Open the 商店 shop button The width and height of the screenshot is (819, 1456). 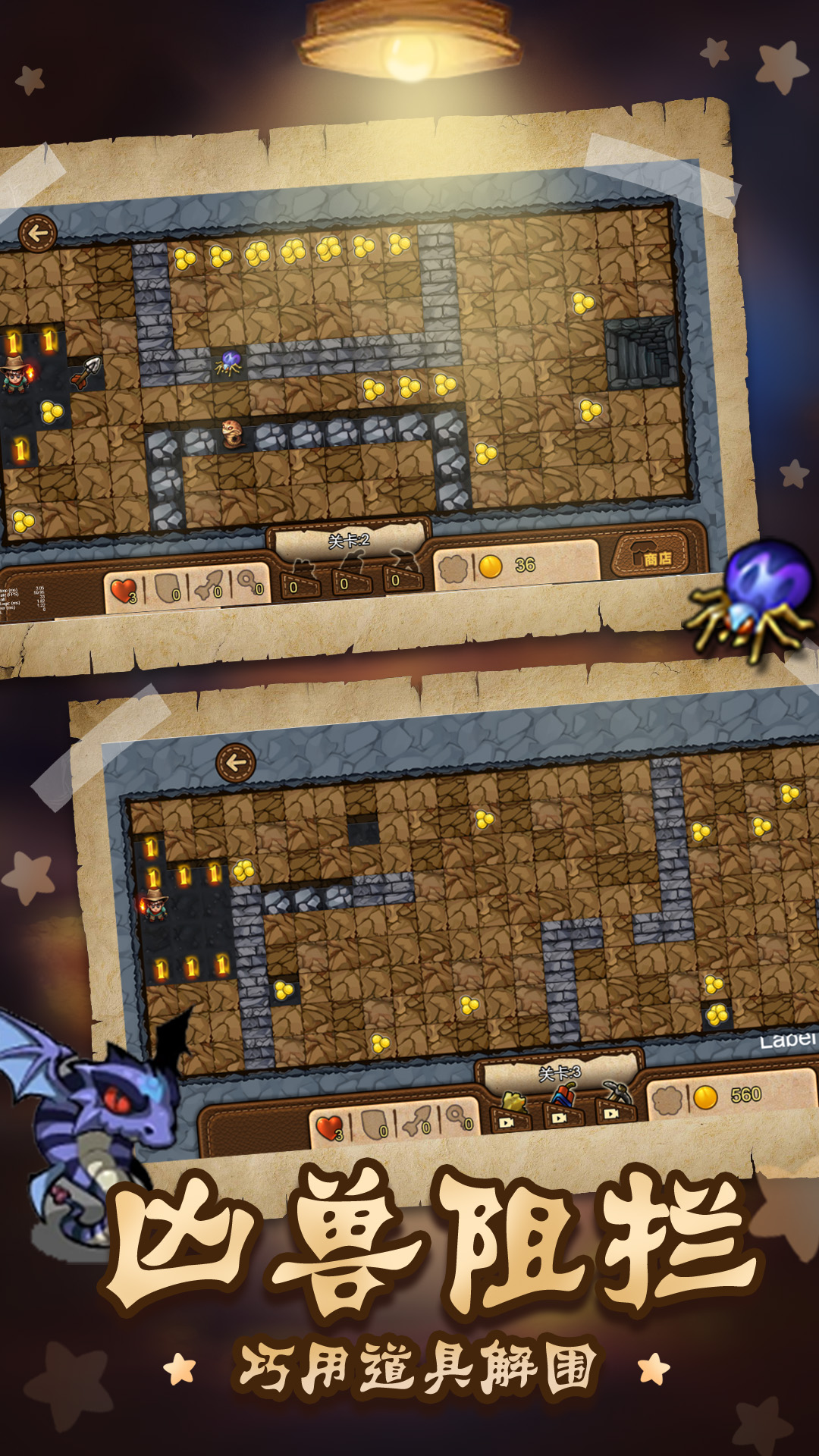tap(655, 554)
